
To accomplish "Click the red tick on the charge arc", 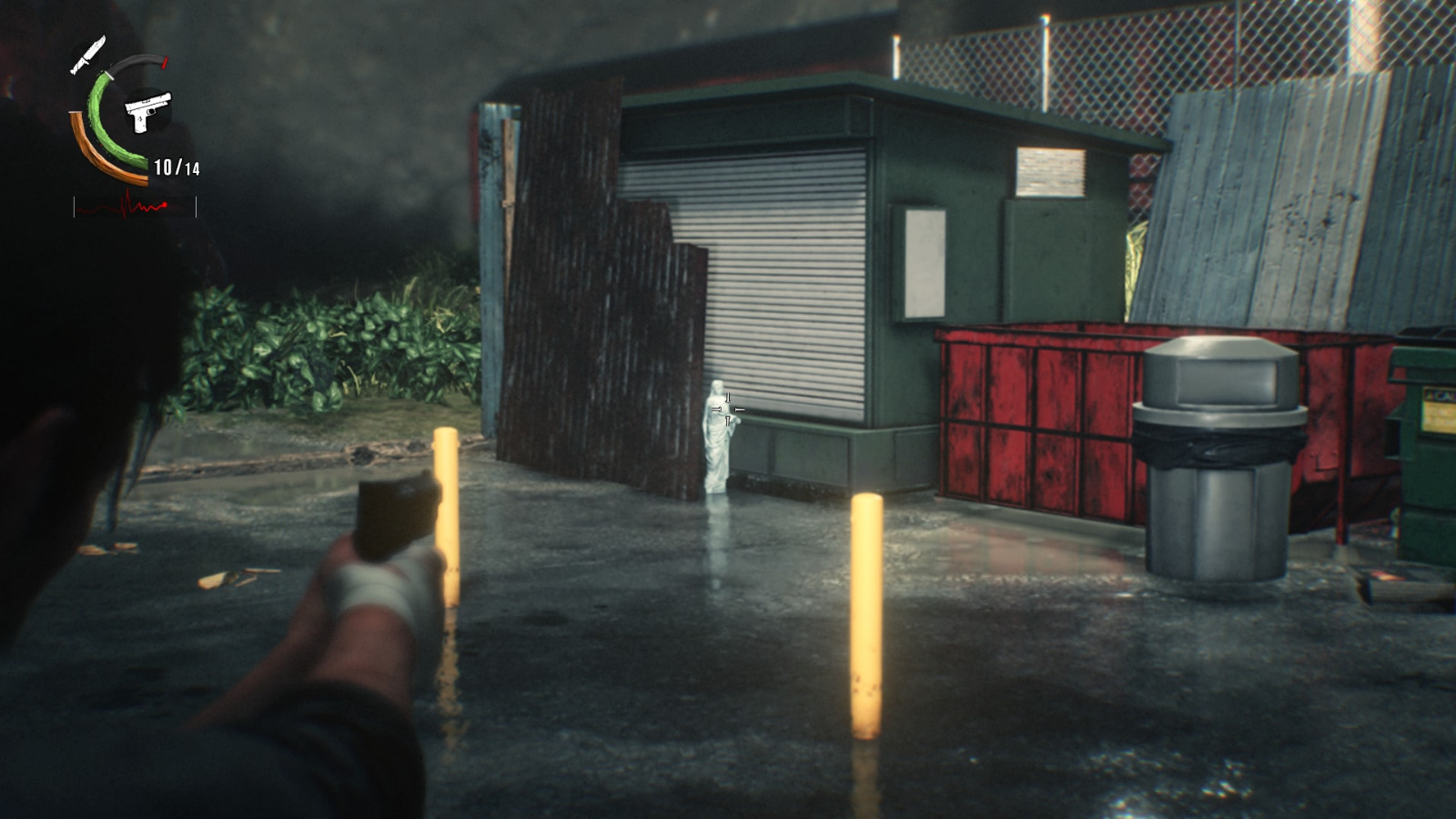I will point(163,64).
